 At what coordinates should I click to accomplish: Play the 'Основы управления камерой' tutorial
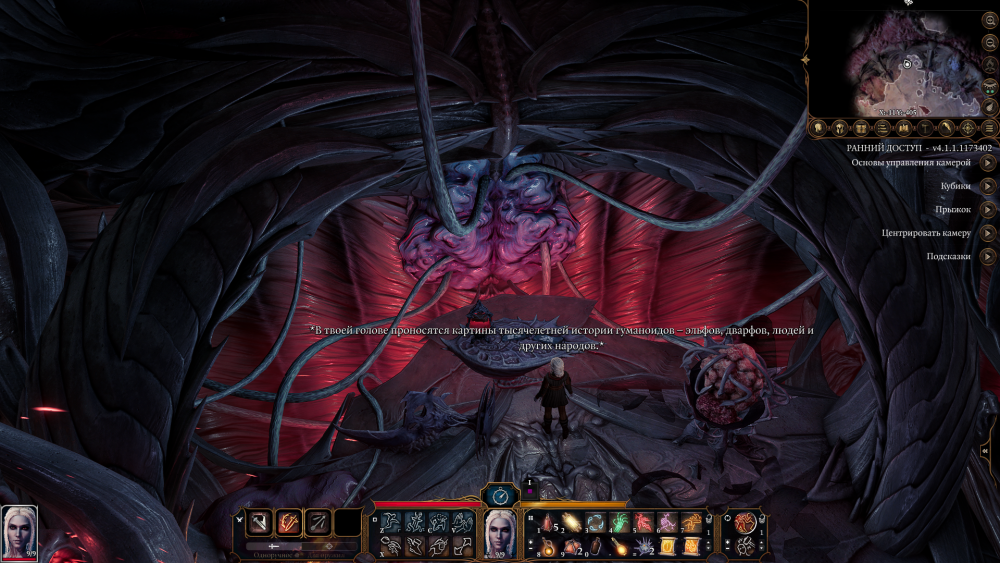[987, 162]
